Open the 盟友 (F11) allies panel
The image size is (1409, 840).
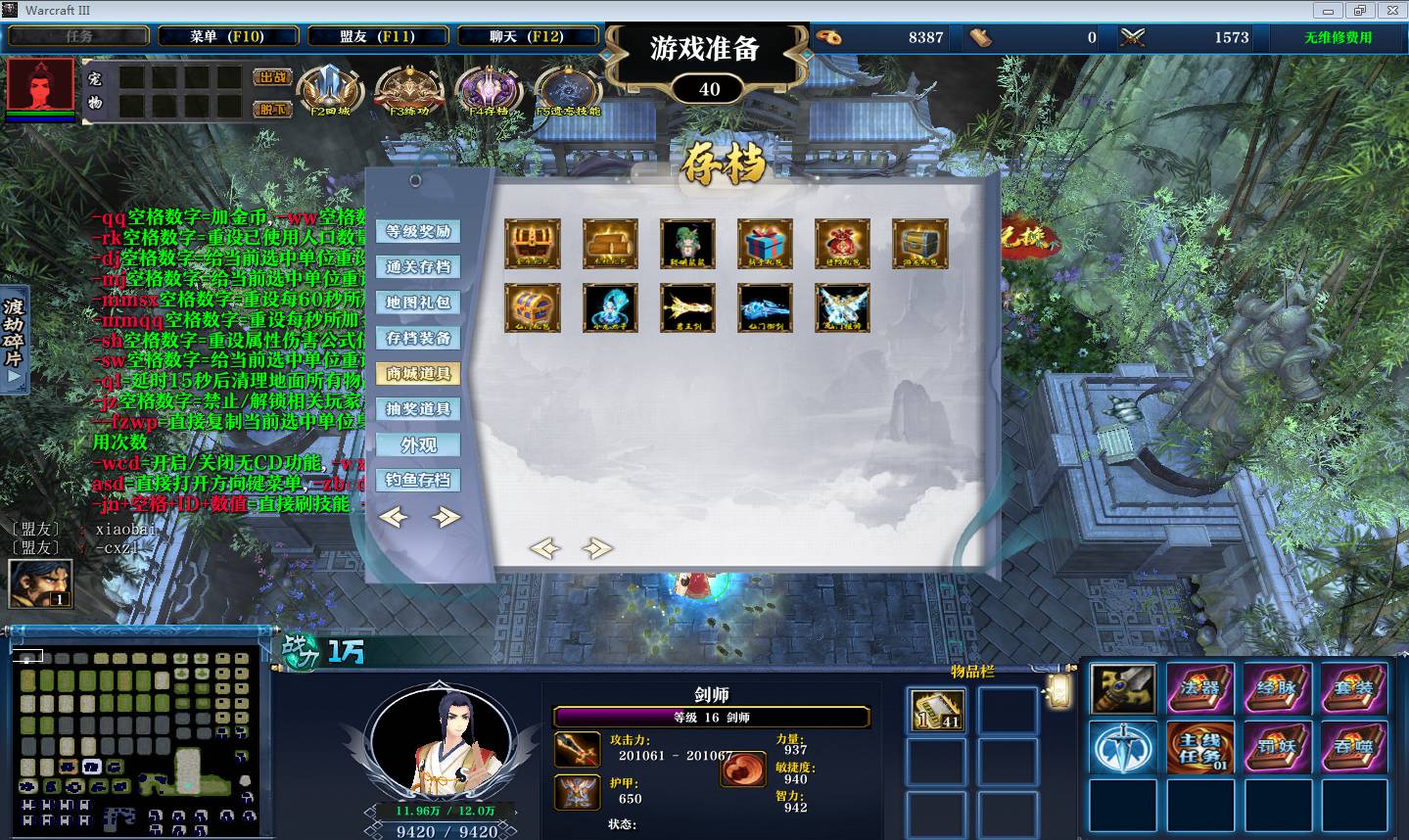(x=378, y=36)
